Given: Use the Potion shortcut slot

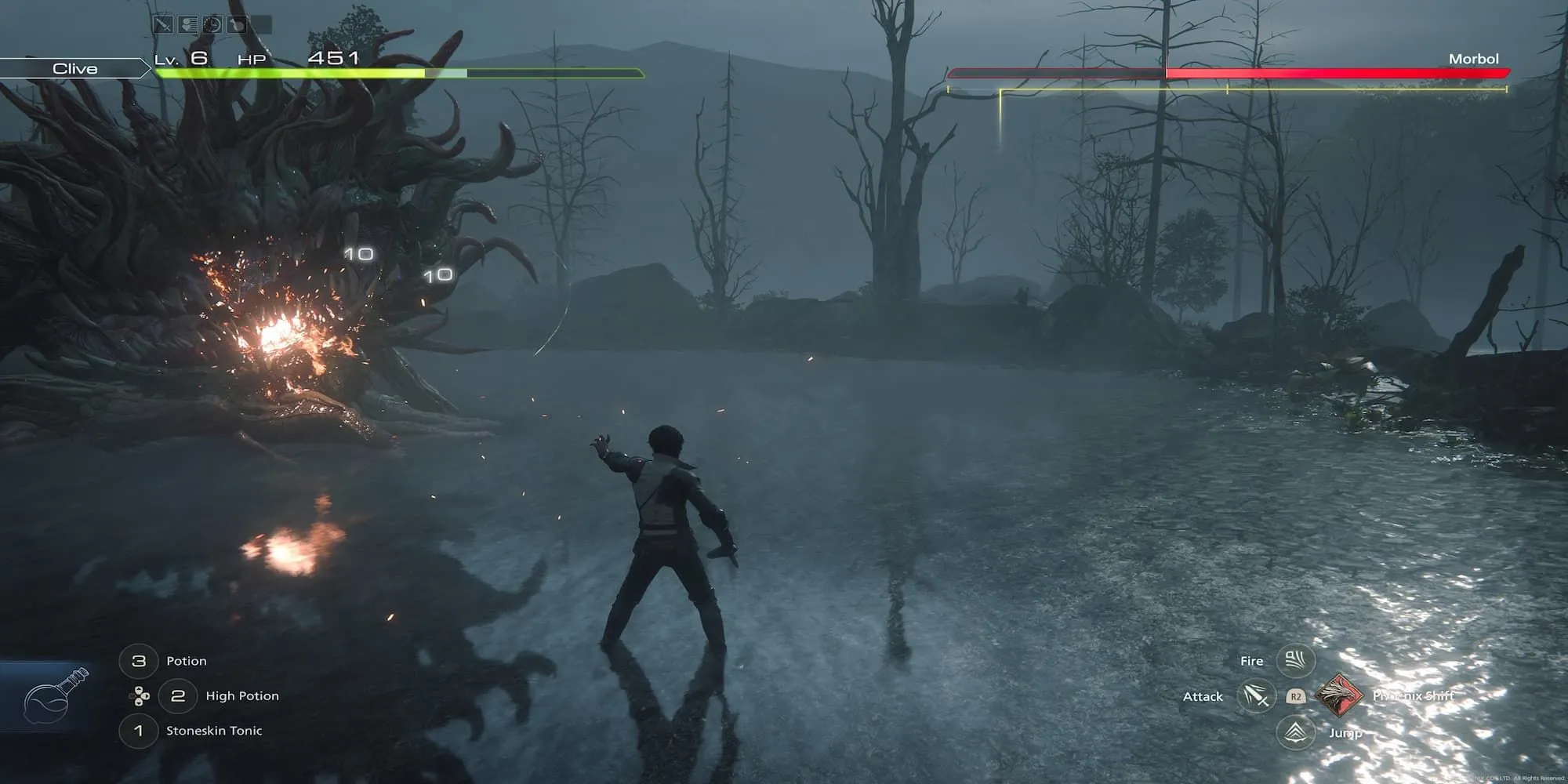Looking at the screenshot, I should coord(139,661).
